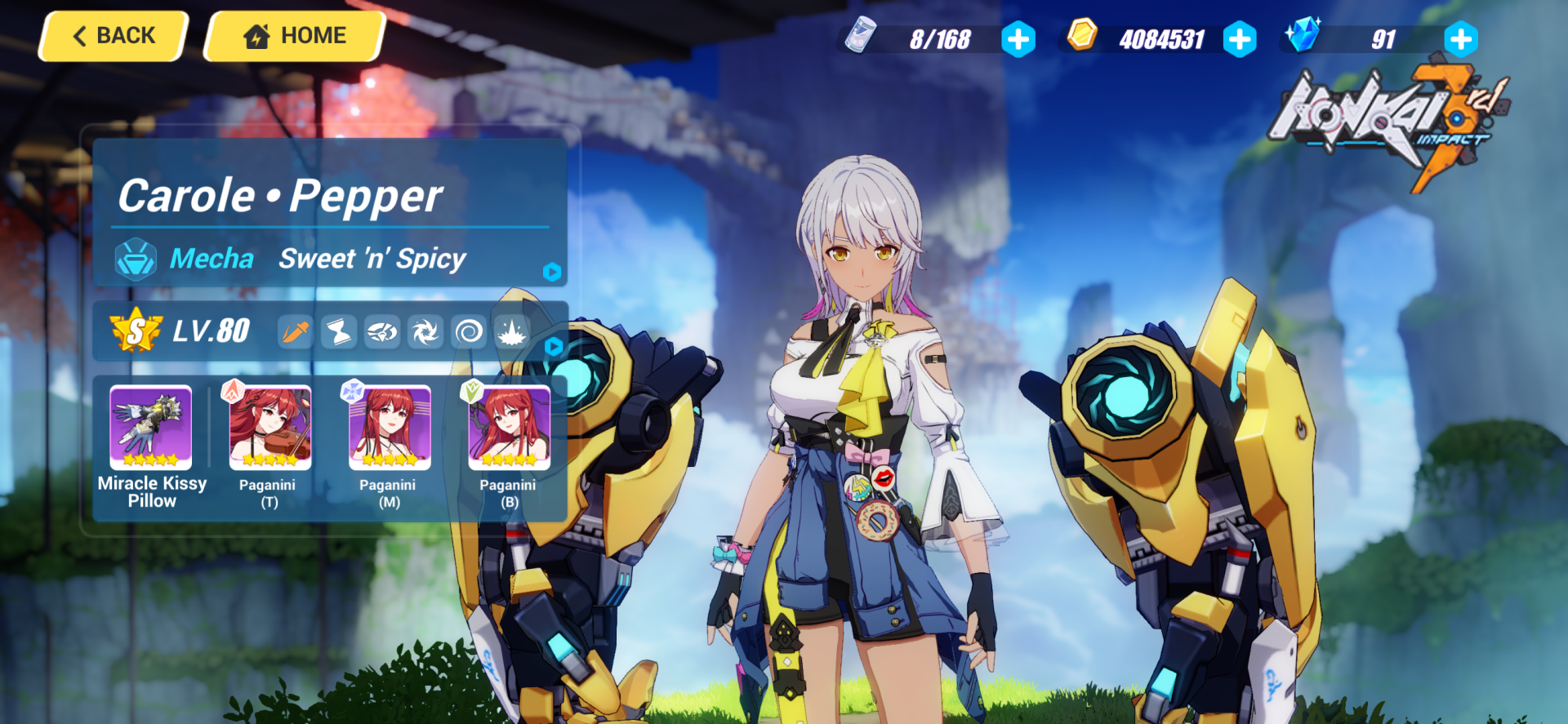The image size is (1568, 724).
Task: Select the Miracle Kissy Pillow weapon
Action: coord(151,427)
